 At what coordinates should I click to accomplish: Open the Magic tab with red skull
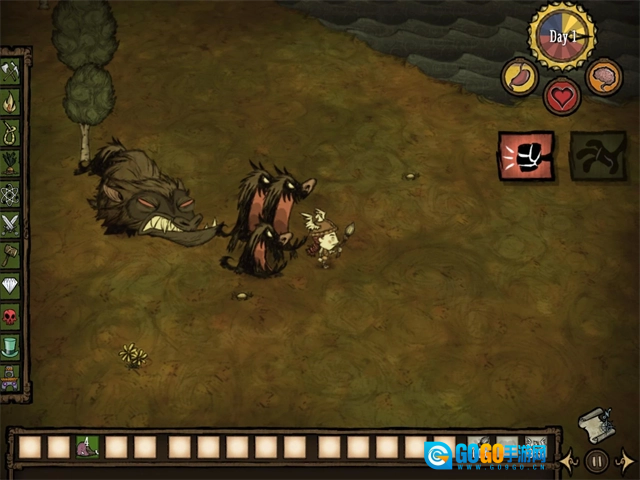click(11, 318)
